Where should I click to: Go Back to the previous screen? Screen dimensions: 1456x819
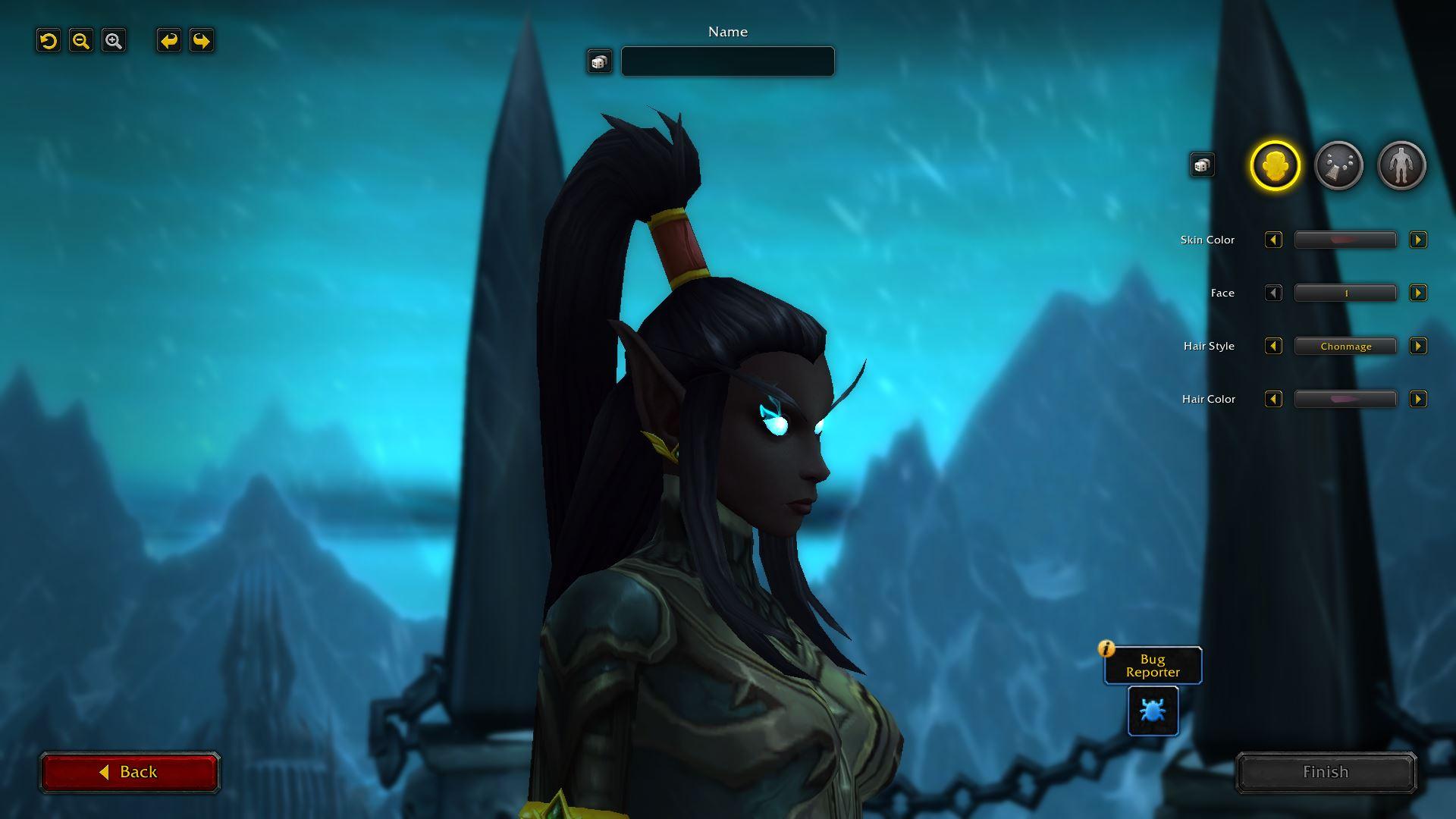pyautogui.click(x=130, y=772)
